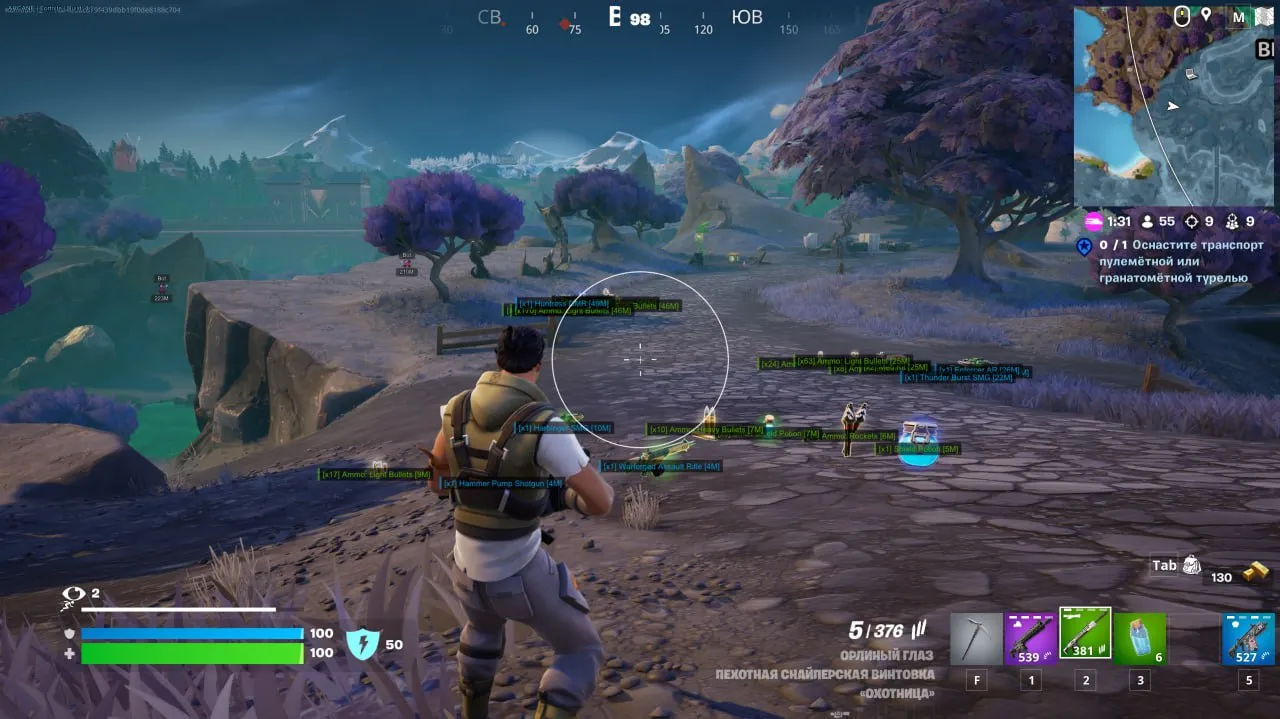Click the gold bars currency icon
The image size is (1280, 719).
coord(1256,573)
